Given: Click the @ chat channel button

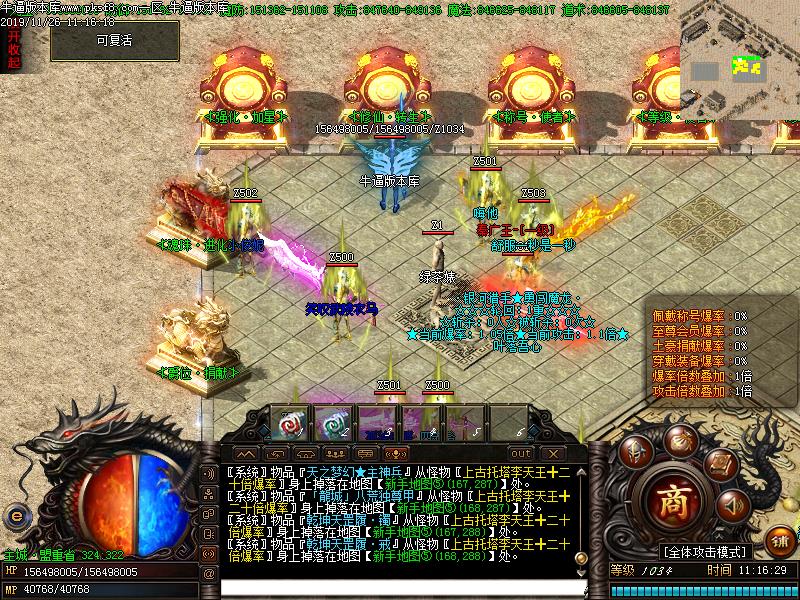Looking at the screenshot, I should (208, 573).
